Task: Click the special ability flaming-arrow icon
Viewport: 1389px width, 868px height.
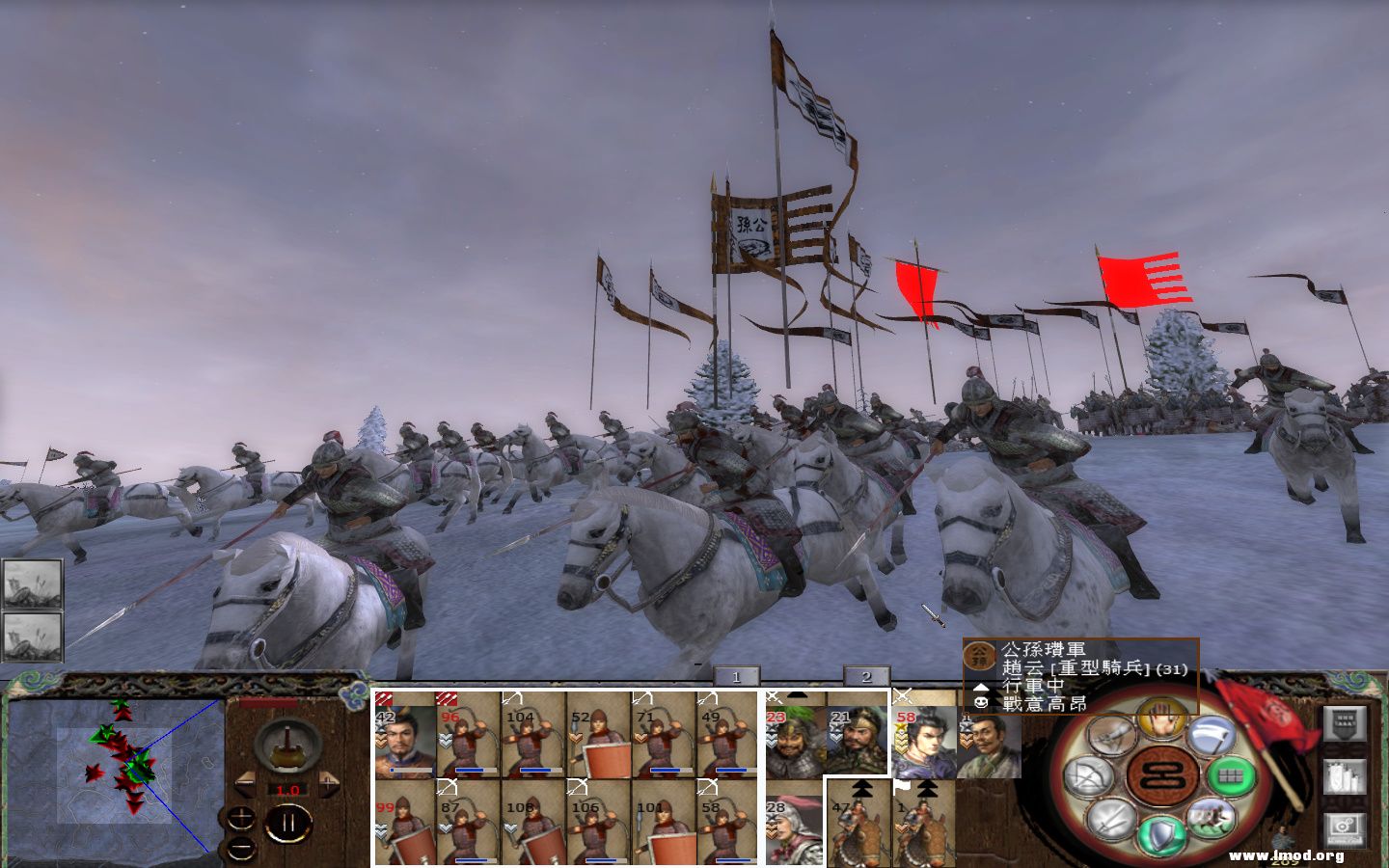Action: click(1109, 737)
